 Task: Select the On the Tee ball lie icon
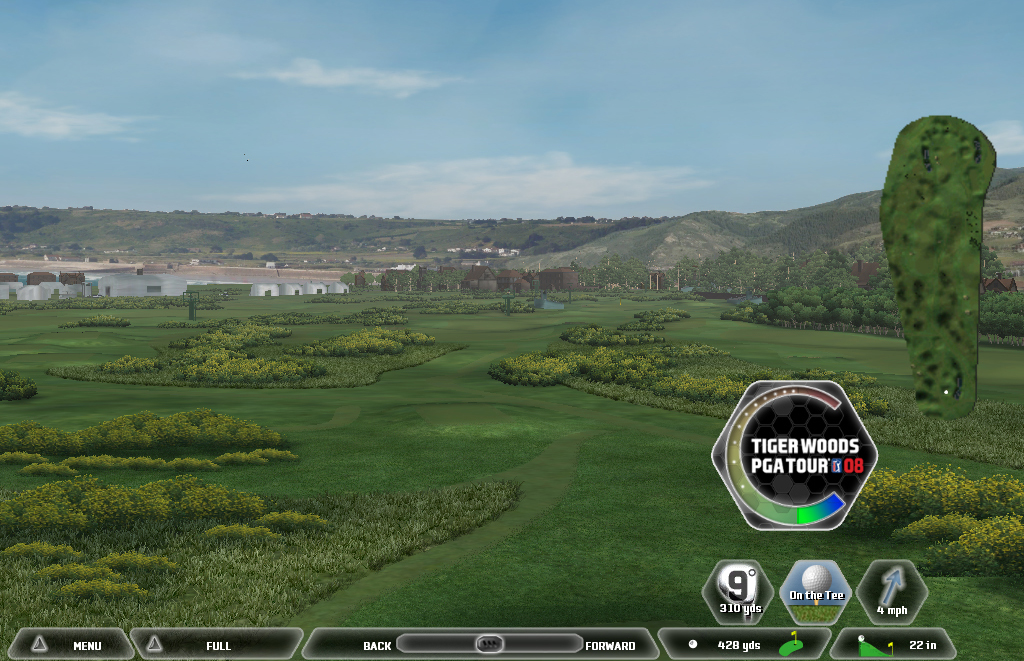pos(815,591)
